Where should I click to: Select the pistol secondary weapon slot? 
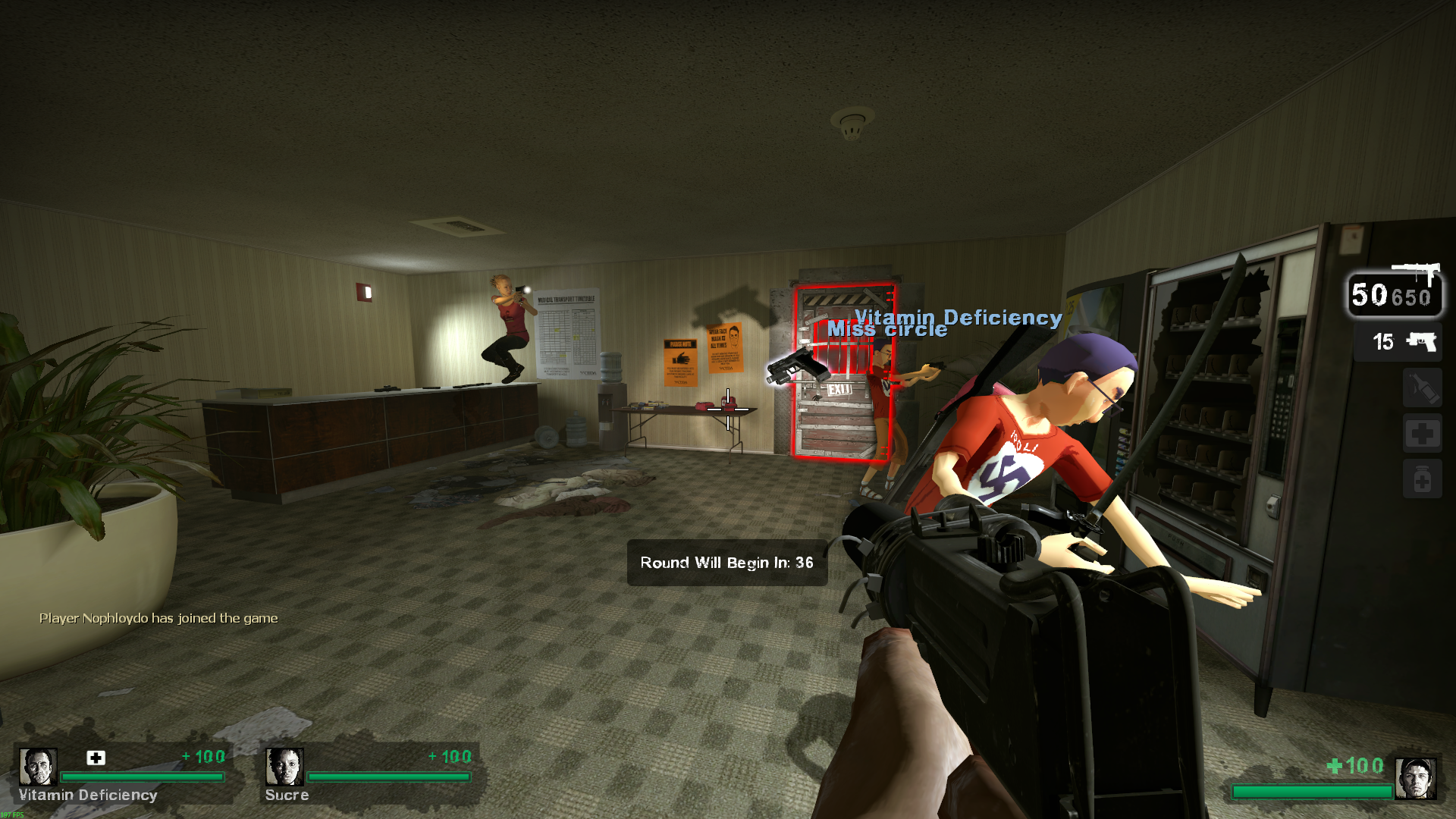point(1398,342)
